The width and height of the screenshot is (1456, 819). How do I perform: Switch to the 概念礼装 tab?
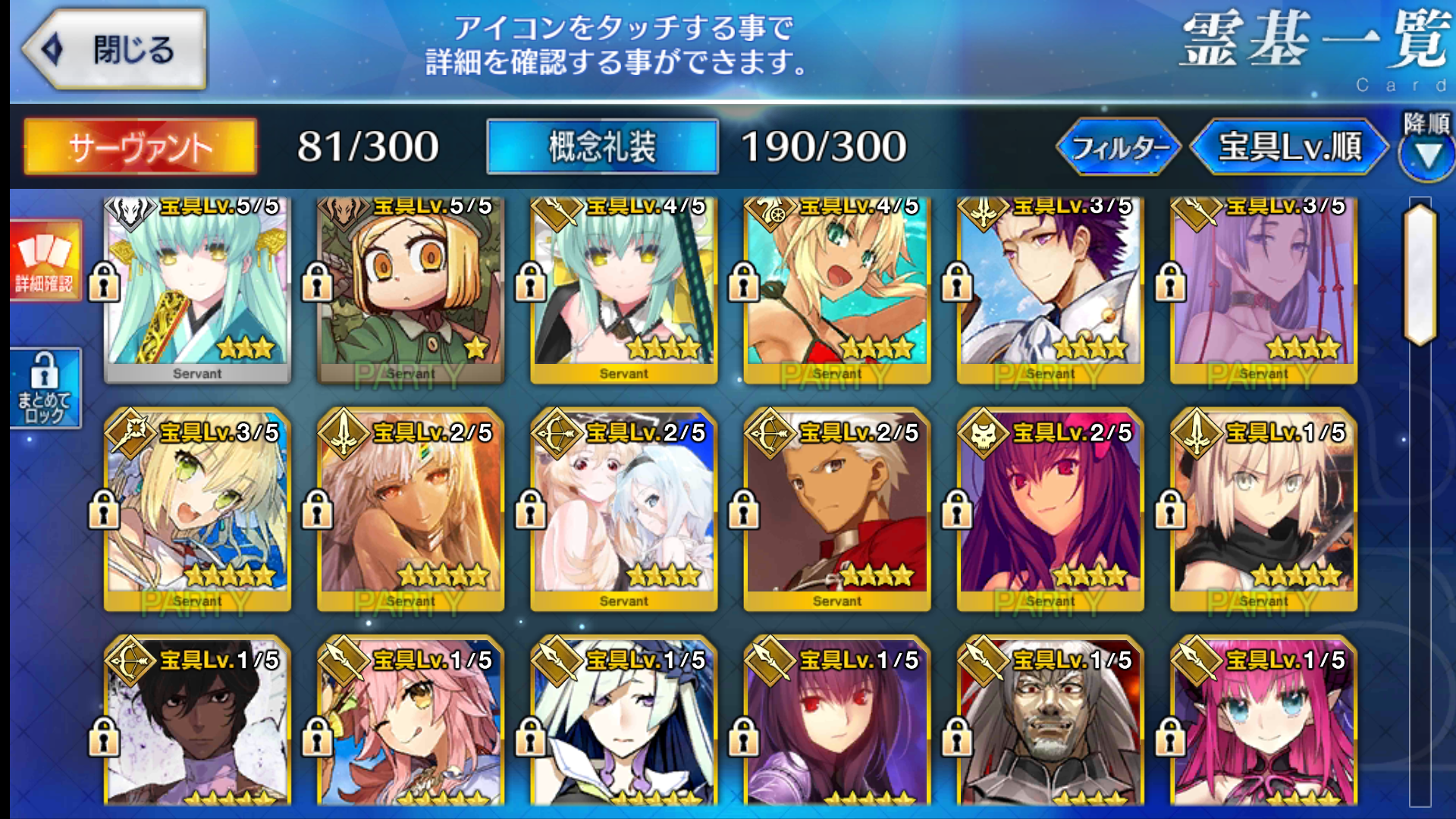pos(602,146)
